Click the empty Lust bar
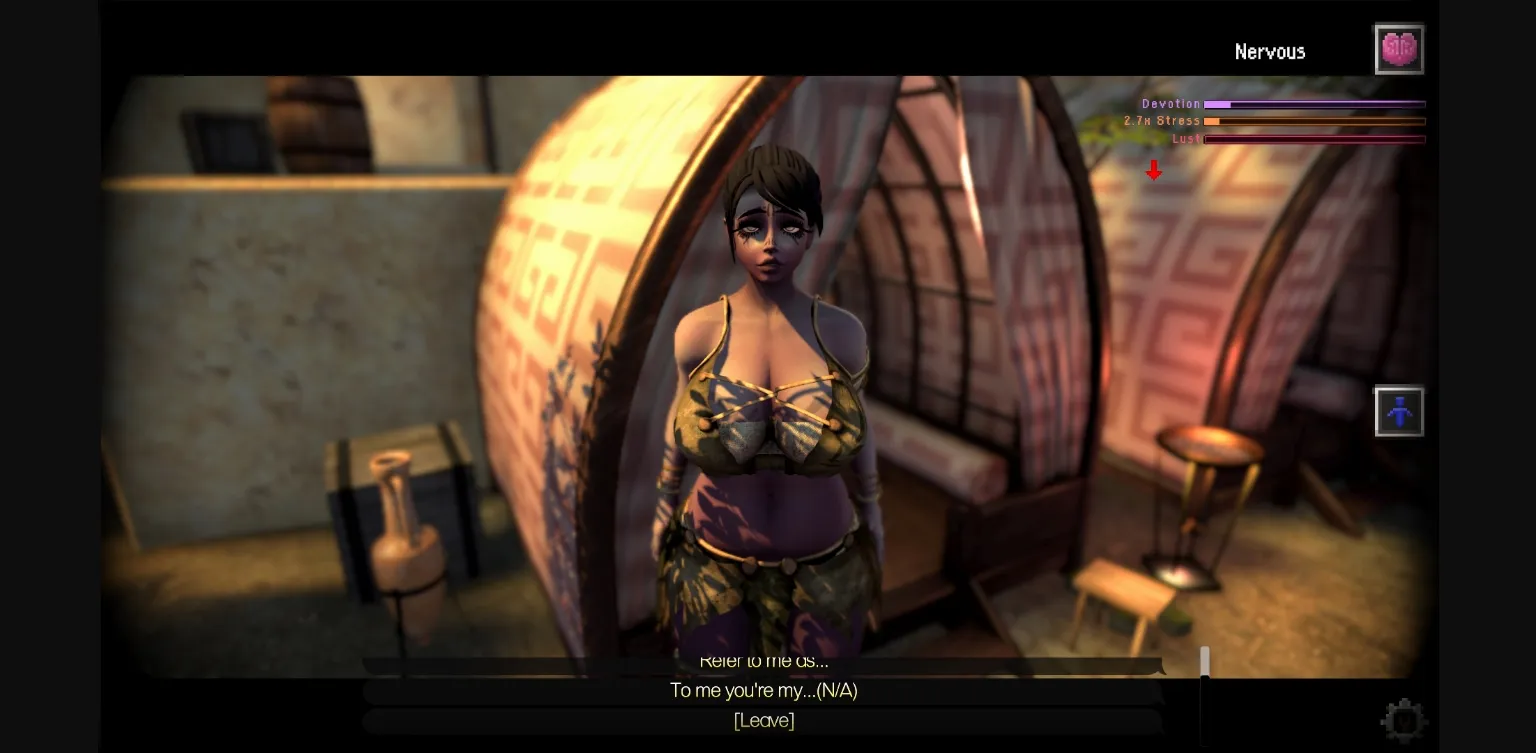1536x753 pixels. (x=1315, y=139)
